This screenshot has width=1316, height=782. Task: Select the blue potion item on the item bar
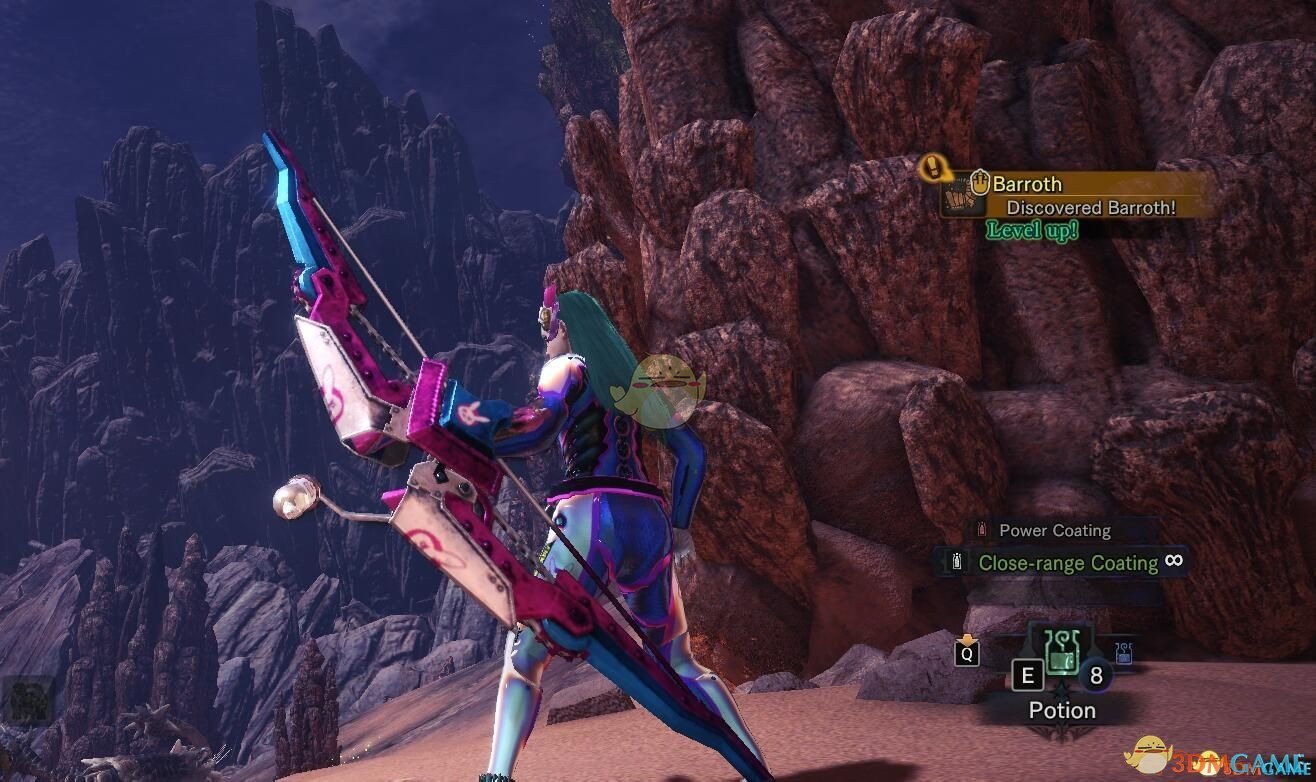pyautogui.click(x=1122, y=653)
